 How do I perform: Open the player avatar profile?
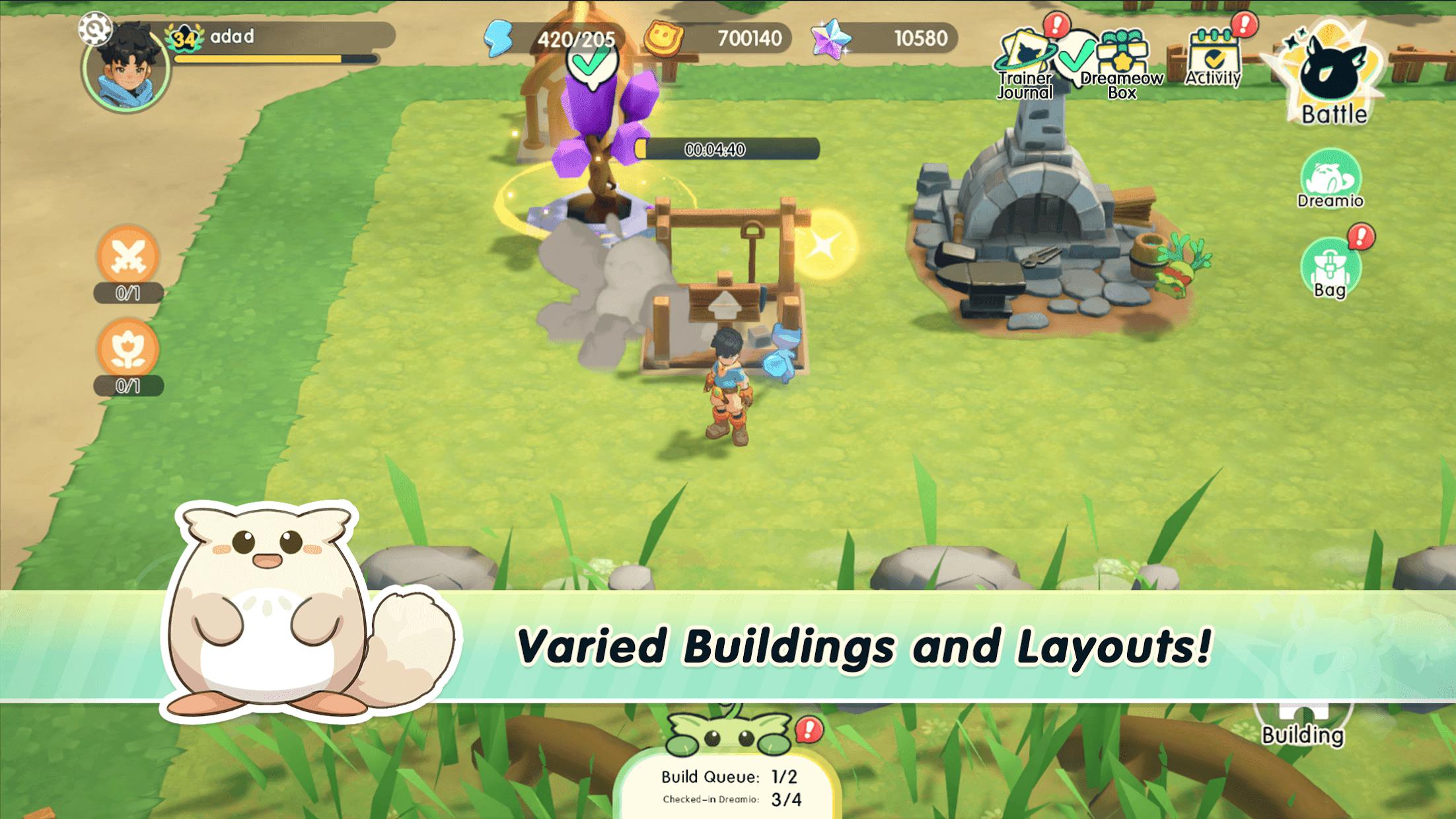pos(126,73)
